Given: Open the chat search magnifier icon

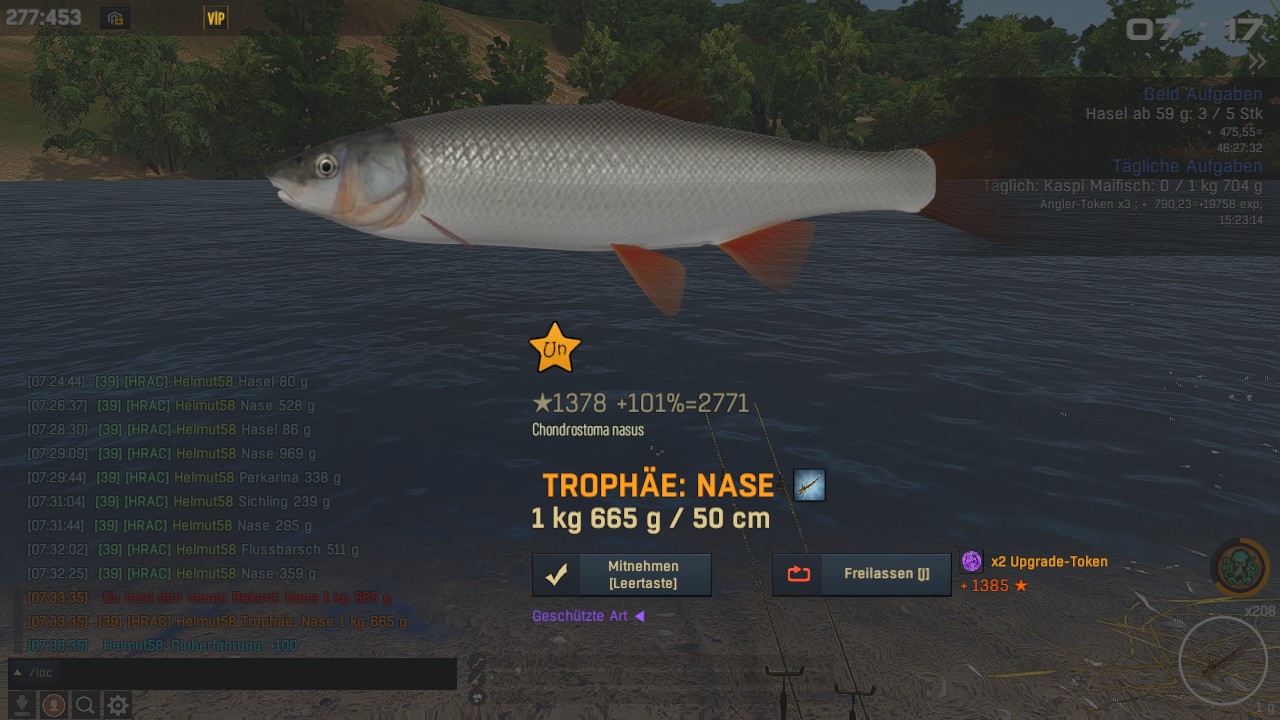Looking at the screenshot, I should click(85, 705).
